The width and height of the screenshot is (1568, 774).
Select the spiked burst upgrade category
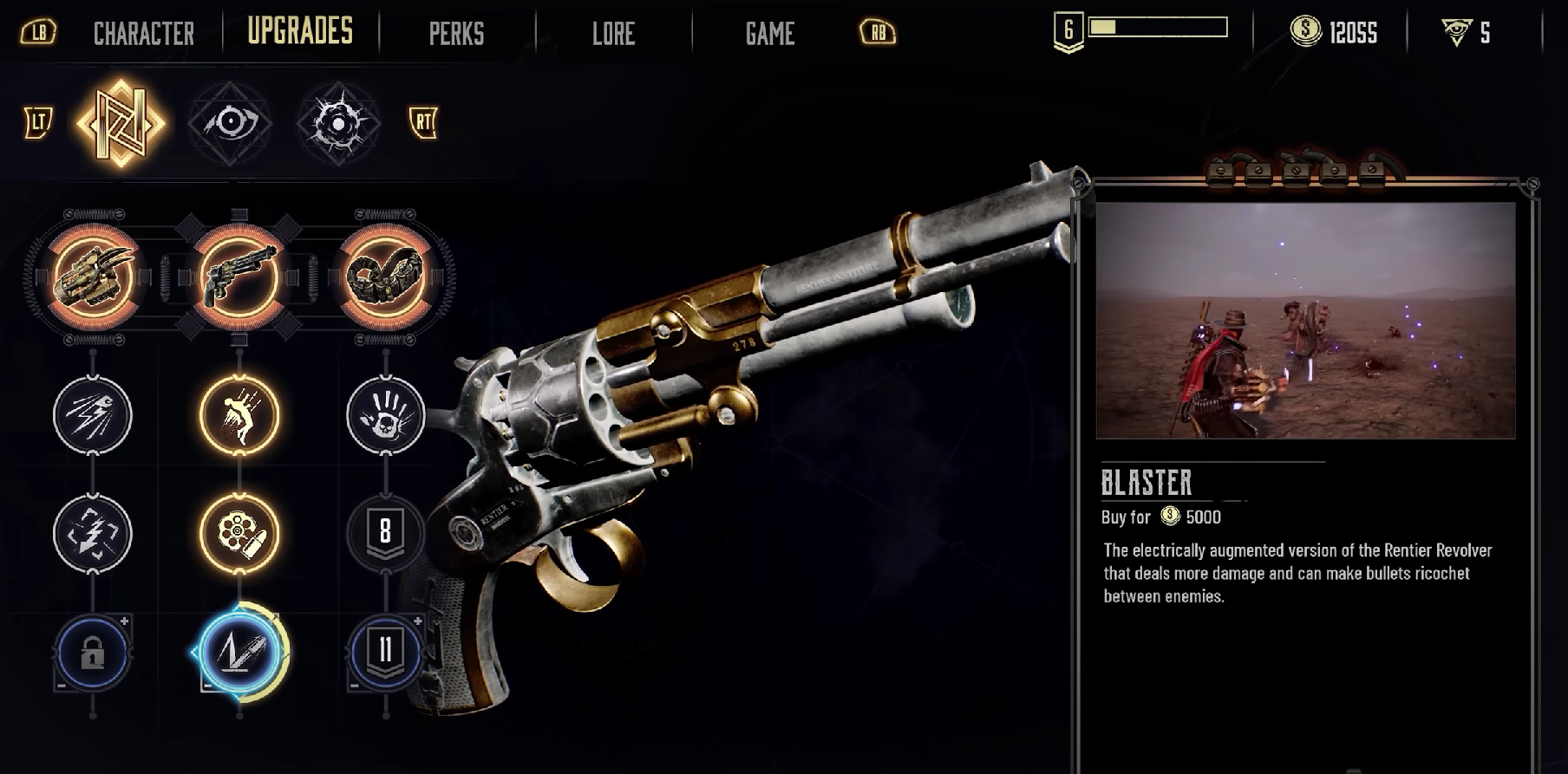click(338, 123)
